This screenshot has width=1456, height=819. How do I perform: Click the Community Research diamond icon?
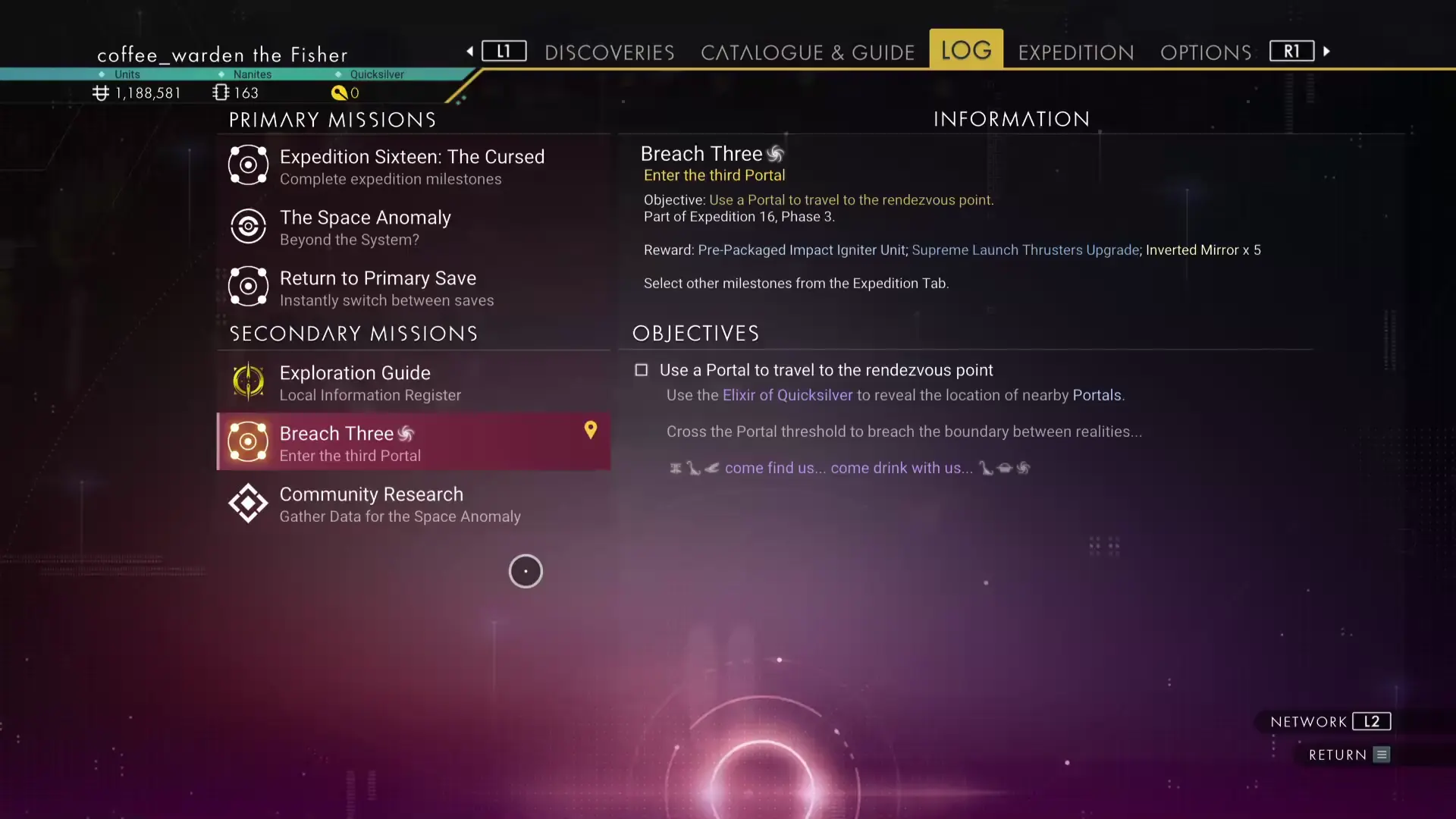point(247,503)
